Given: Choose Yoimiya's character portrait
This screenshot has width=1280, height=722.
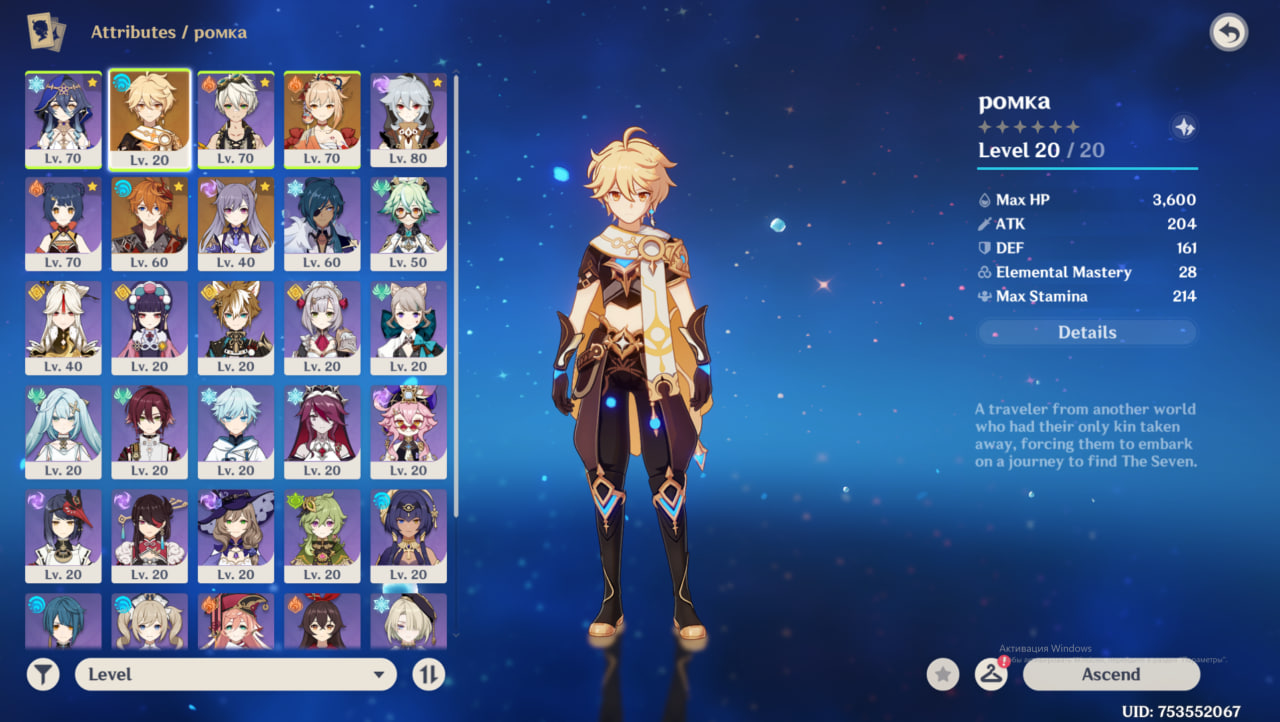Looking at the screenshot, I should tap(322, 118).
